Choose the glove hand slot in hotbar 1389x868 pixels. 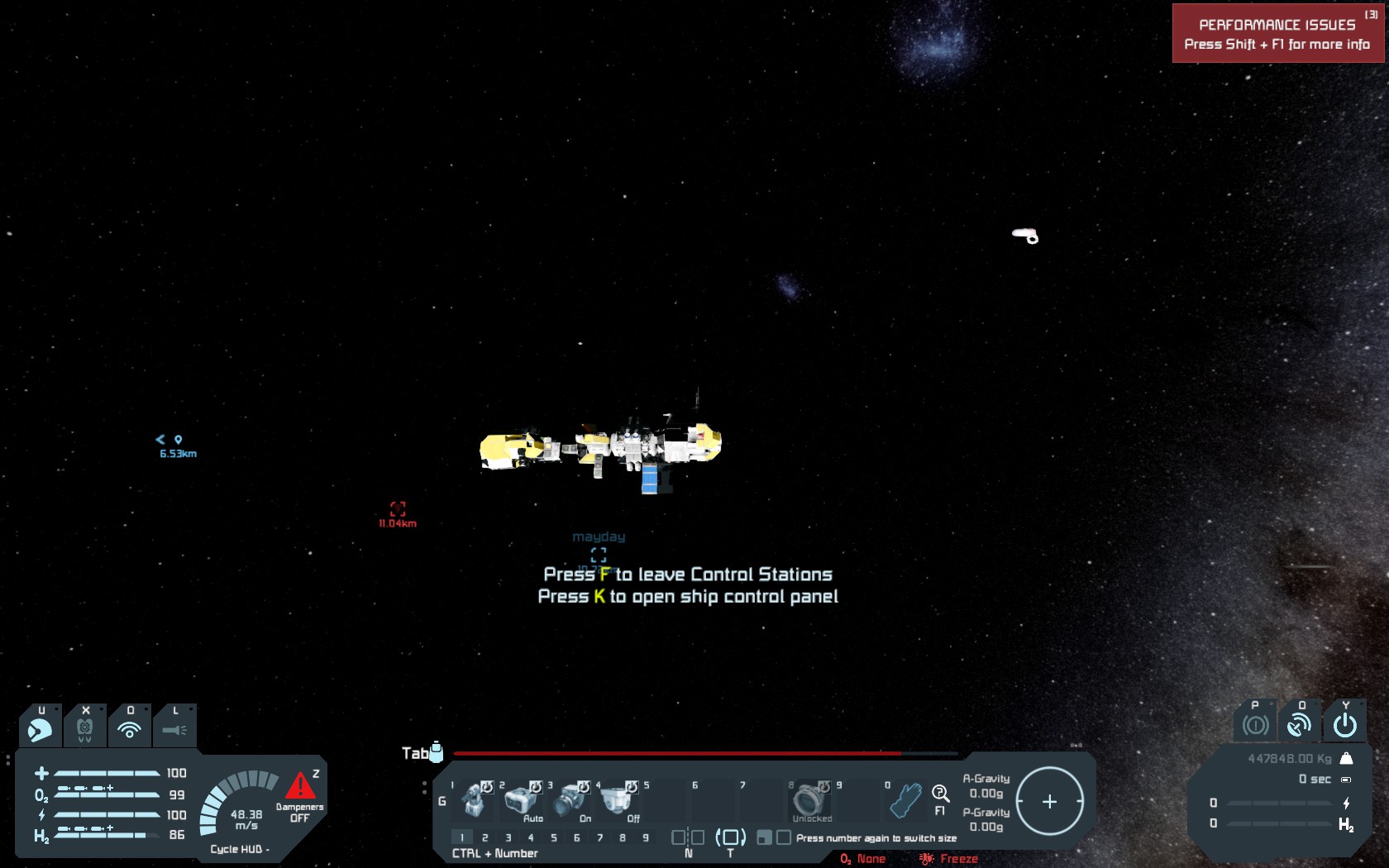[905, 799]
